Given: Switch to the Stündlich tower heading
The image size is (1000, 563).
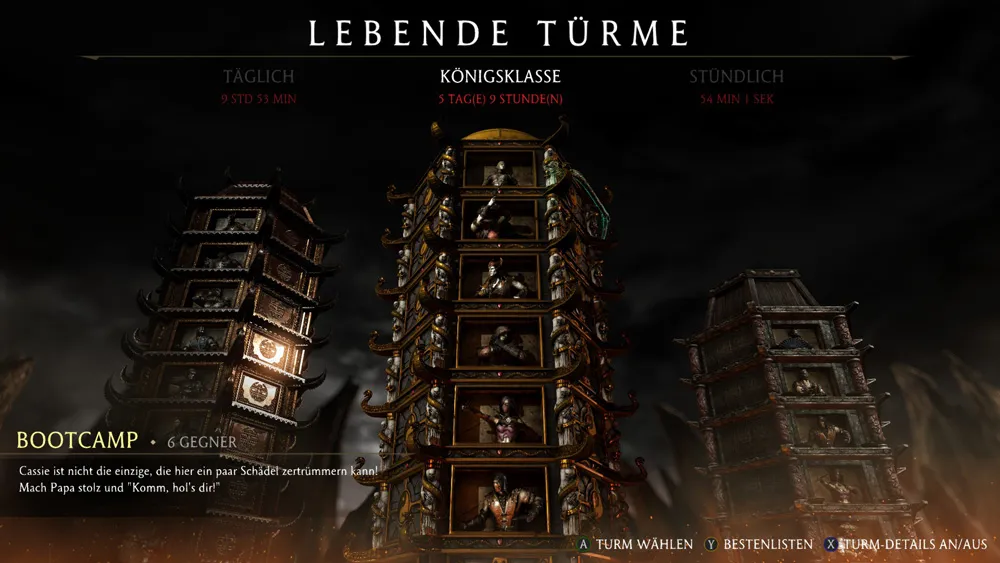Looking at the screenshot, I should 736,77.
